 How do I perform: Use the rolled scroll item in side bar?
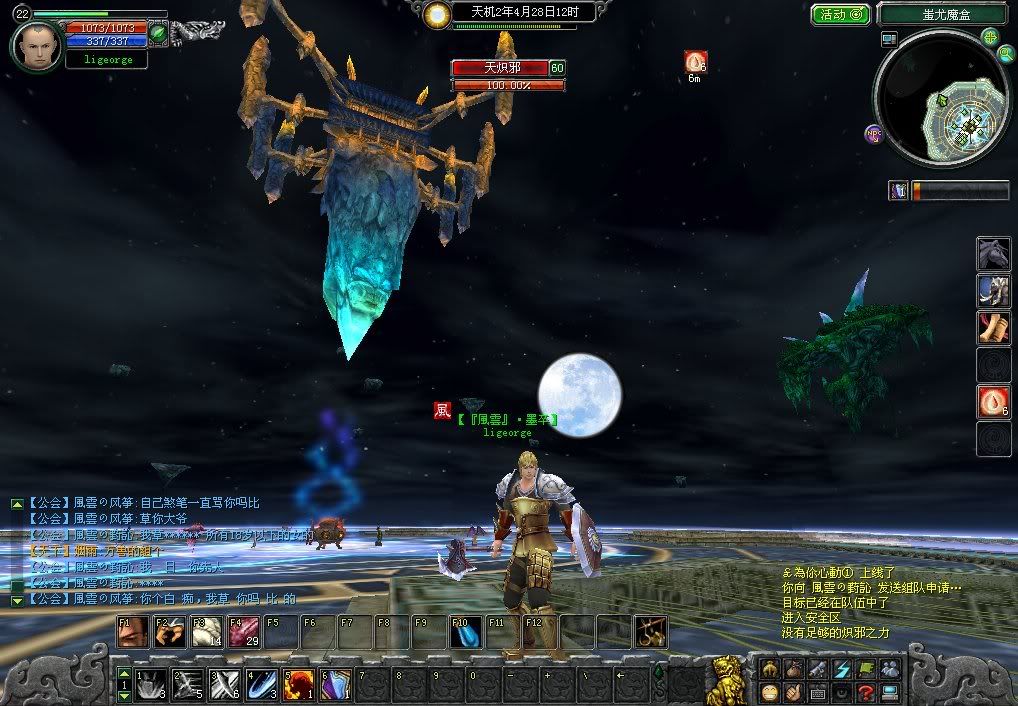coord(993,328)
